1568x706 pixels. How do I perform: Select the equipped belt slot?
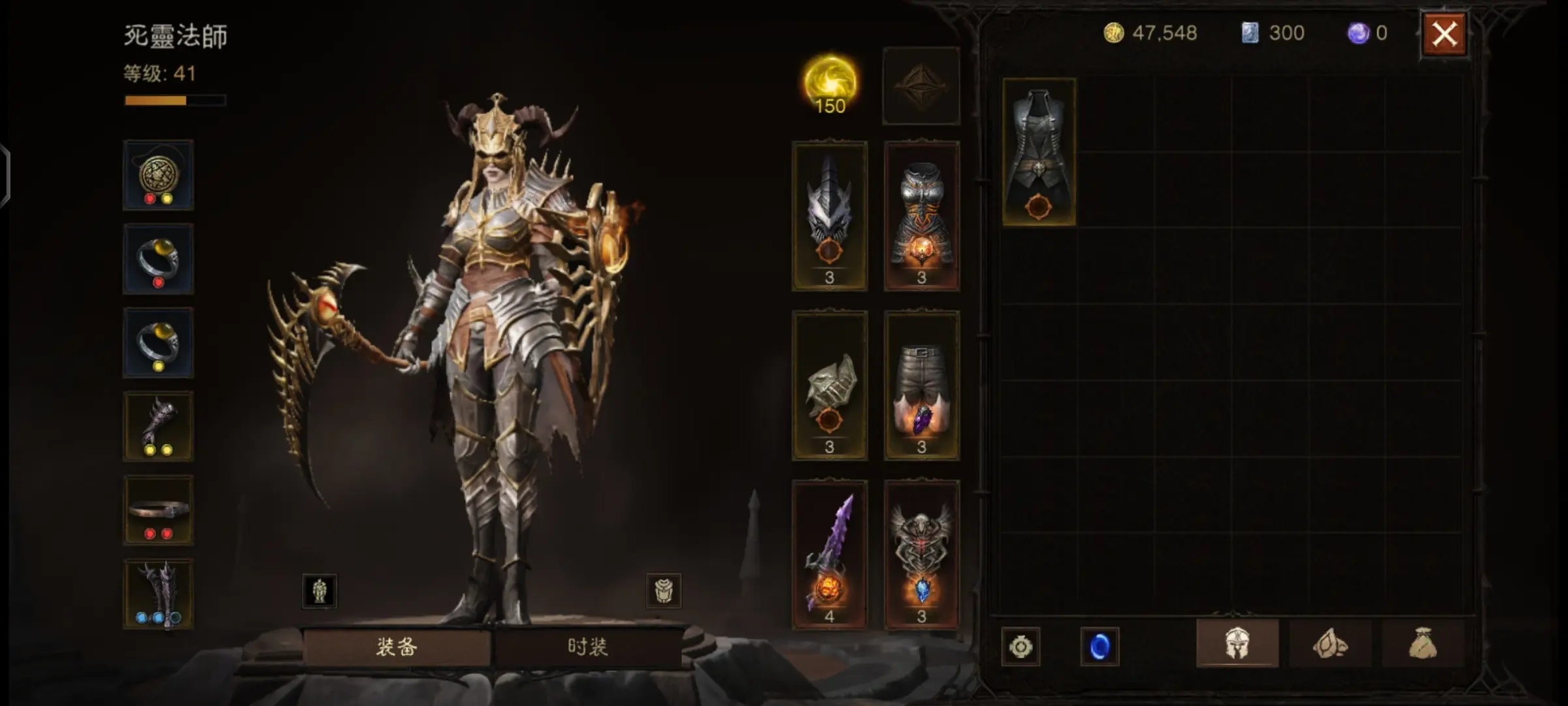(158, 511)
